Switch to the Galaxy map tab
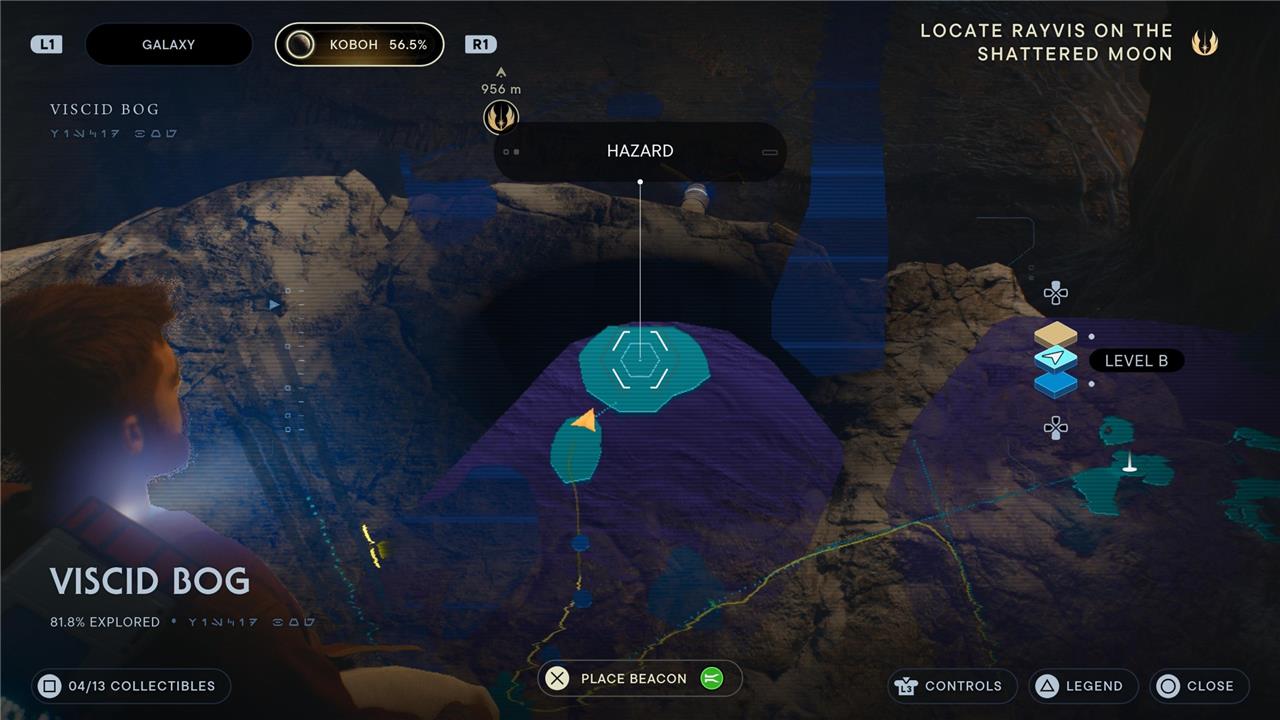1280x720 pixels. pos(168,45)
